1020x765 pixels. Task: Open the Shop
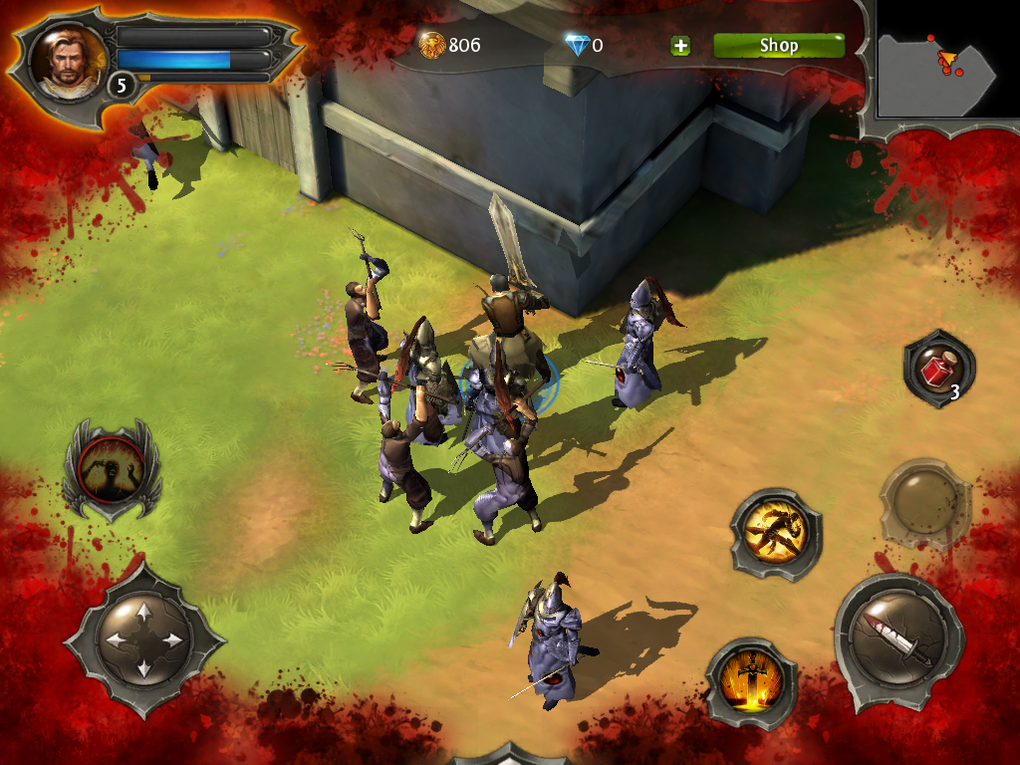778,45
